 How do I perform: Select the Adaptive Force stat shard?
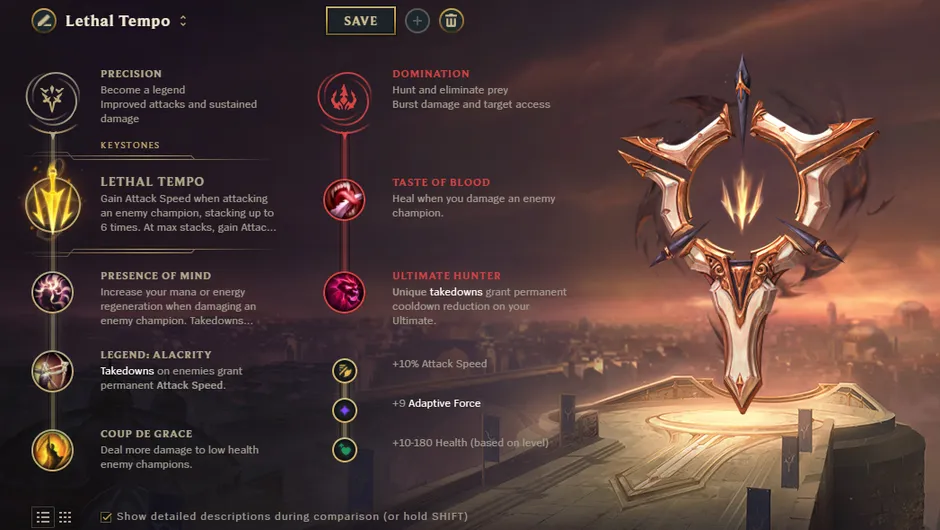coord(344,410)
